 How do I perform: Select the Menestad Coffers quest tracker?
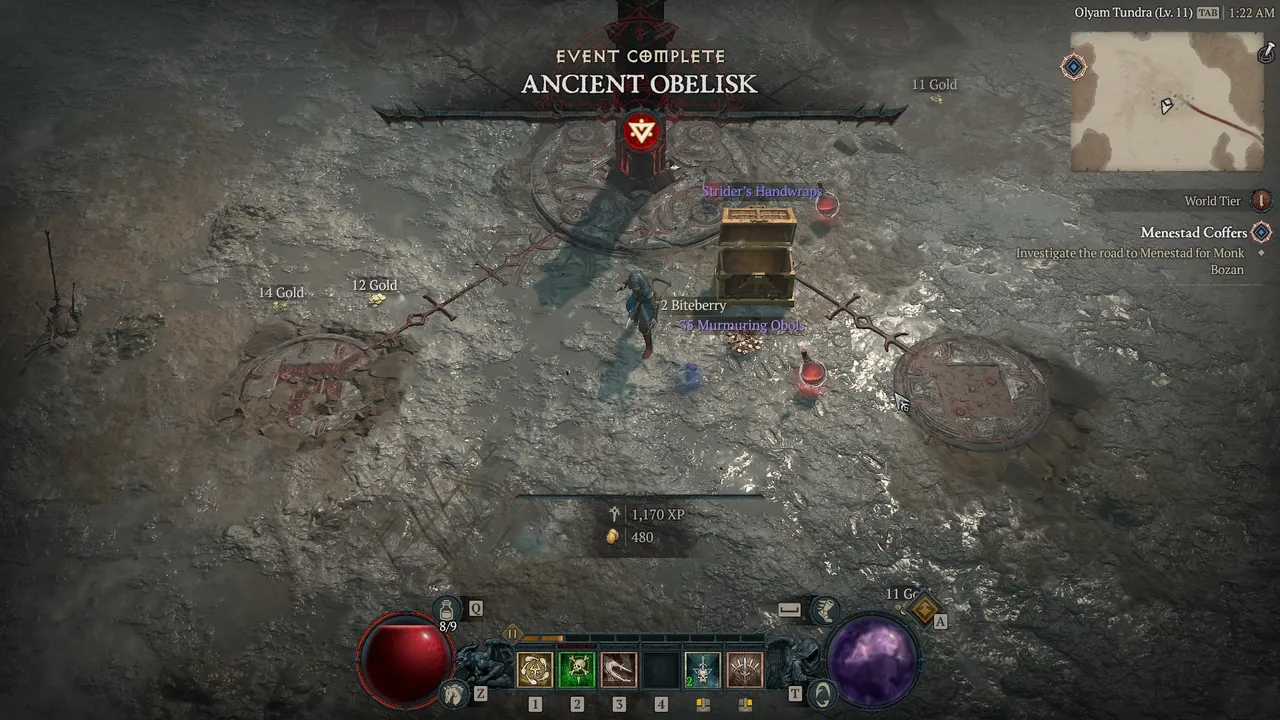click(1194, 233)
